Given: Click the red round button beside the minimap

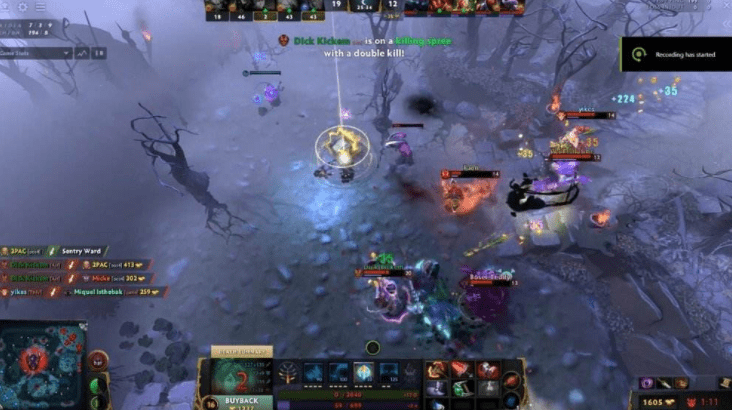Looking at the screenshot, I should pos(98,360).
